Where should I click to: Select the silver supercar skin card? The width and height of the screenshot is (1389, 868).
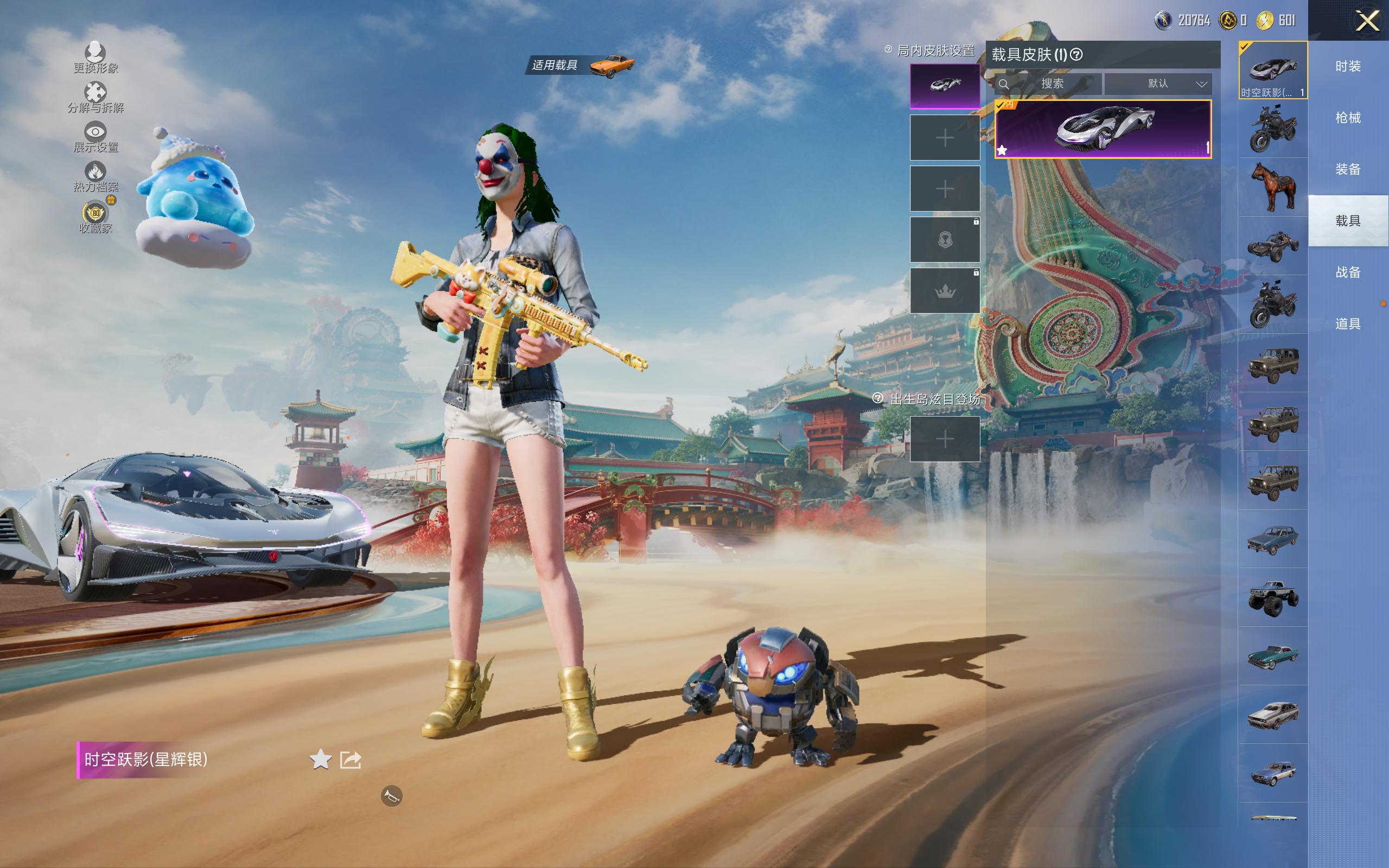(1103, 129)
